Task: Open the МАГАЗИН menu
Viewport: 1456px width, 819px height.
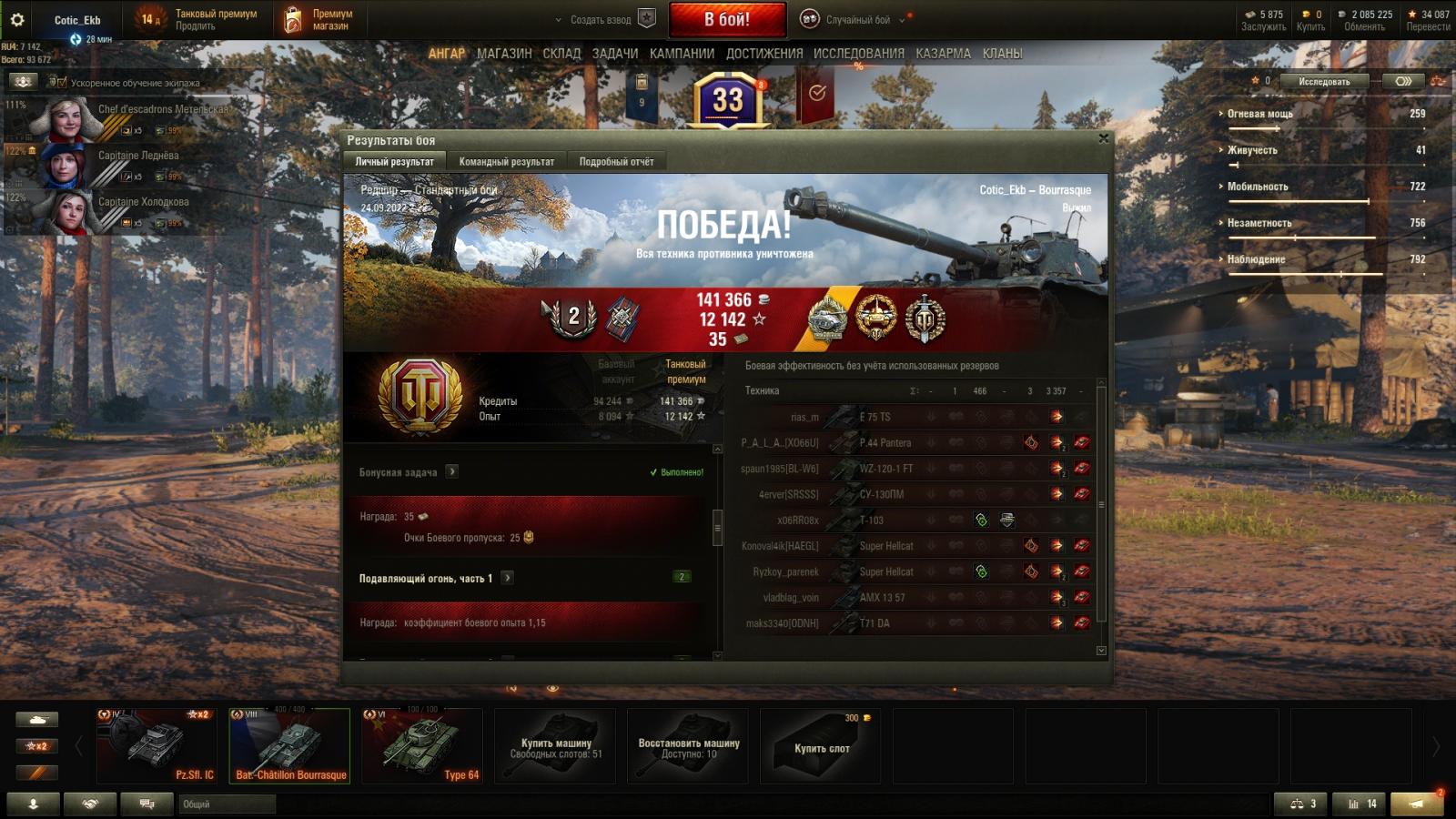Action: pyautogui.click(x=504, y=54)
